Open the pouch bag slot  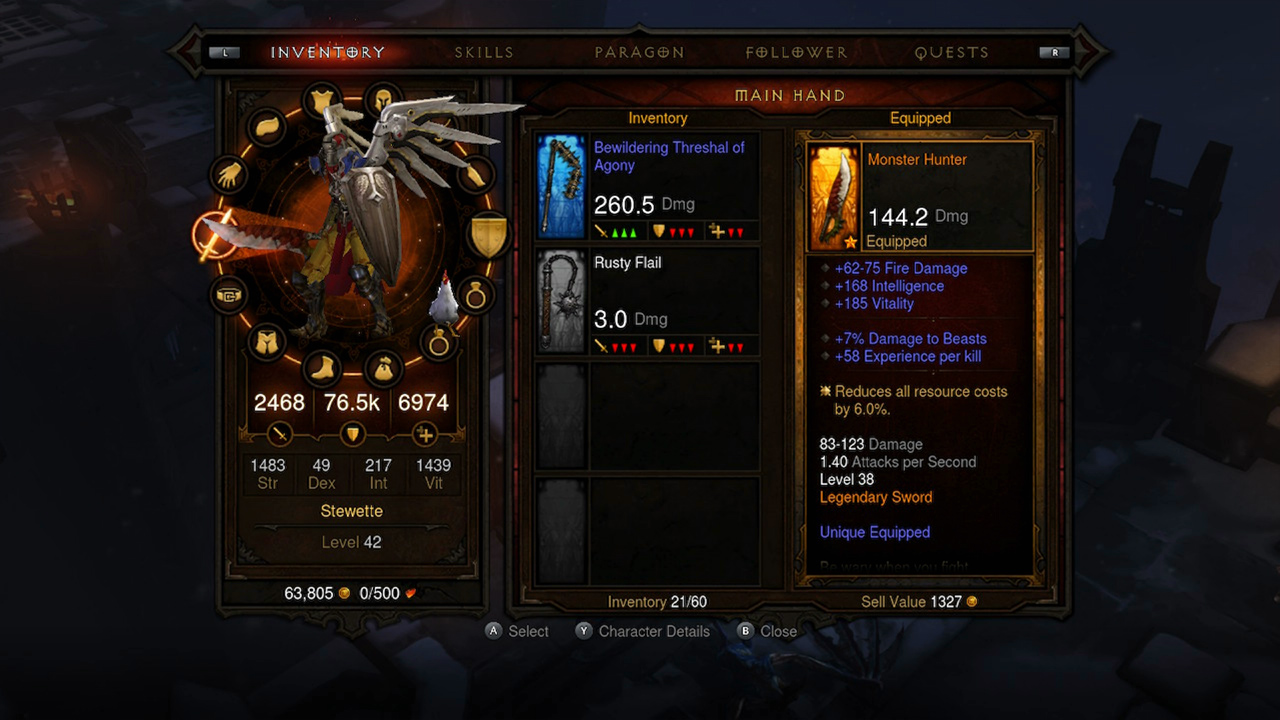[x=382, y=369]
